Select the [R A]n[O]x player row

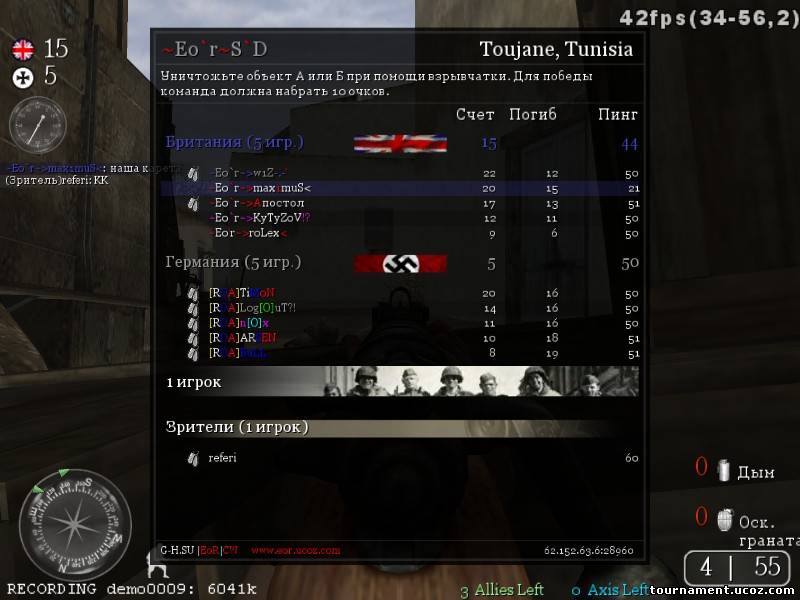pyautogui.click(x=239, y=323)
